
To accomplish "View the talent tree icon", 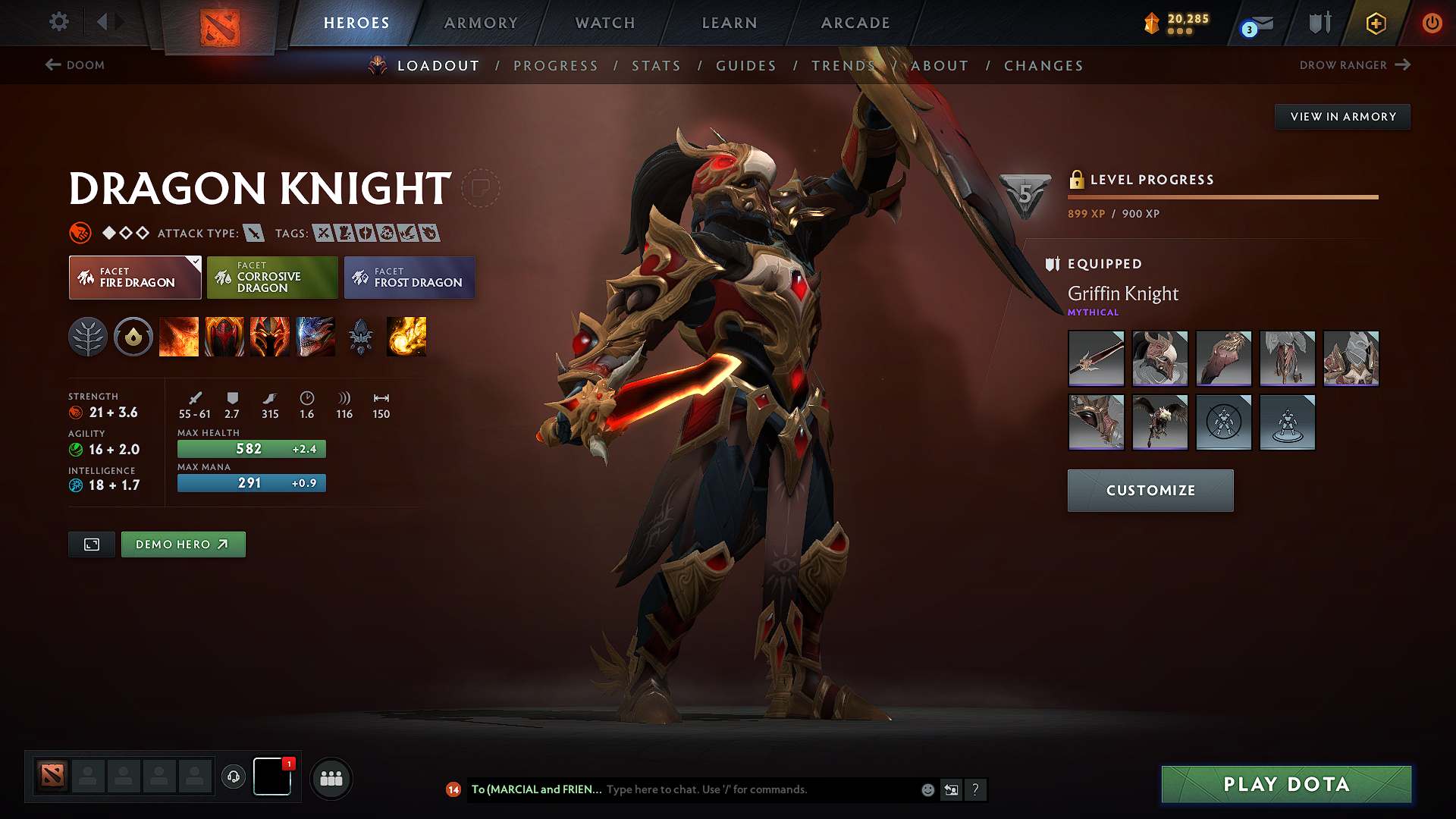I will [x=89, y=337].
